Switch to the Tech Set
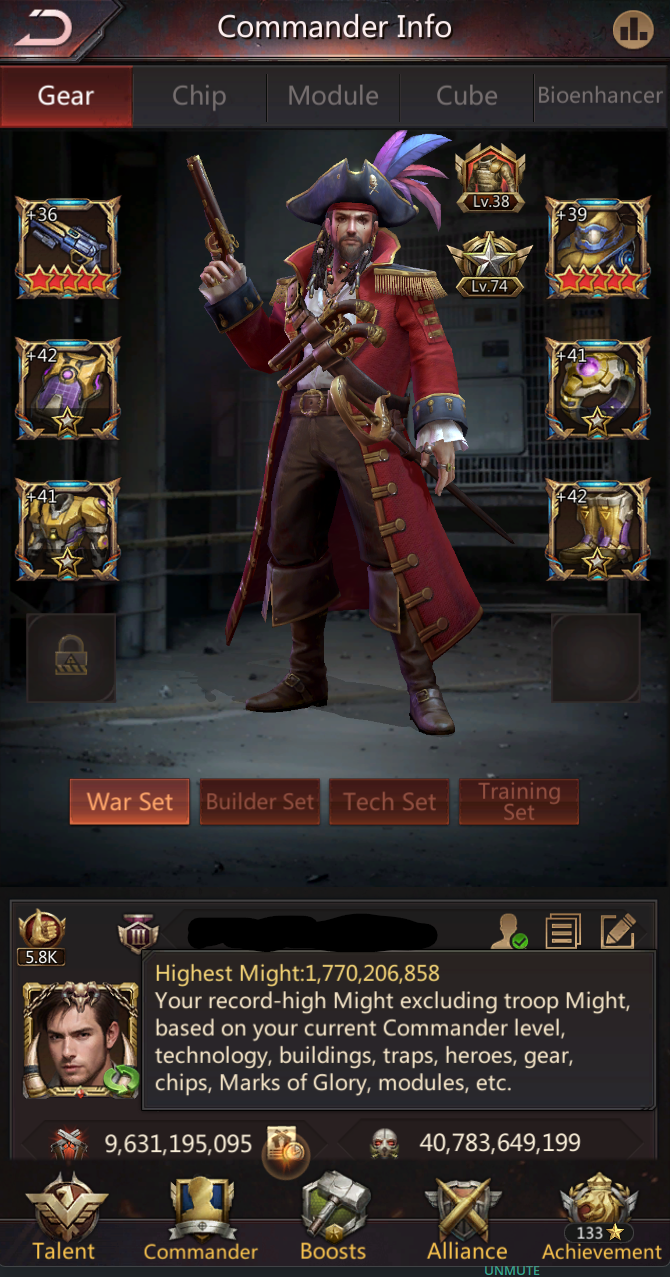The width and height of the screenshot is (670, 1277). click(389, 802)
